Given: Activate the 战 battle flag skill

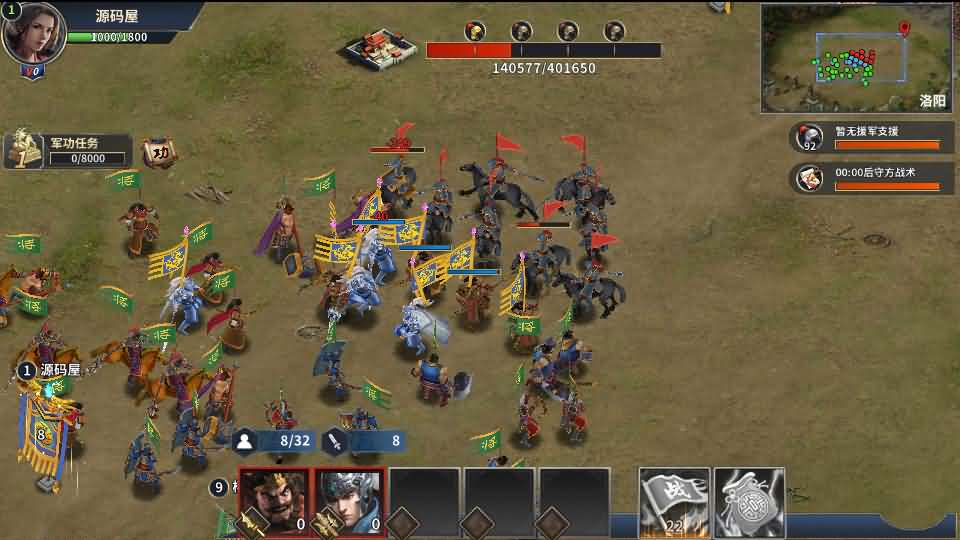Looking at the screenshot, I should 674,501.
